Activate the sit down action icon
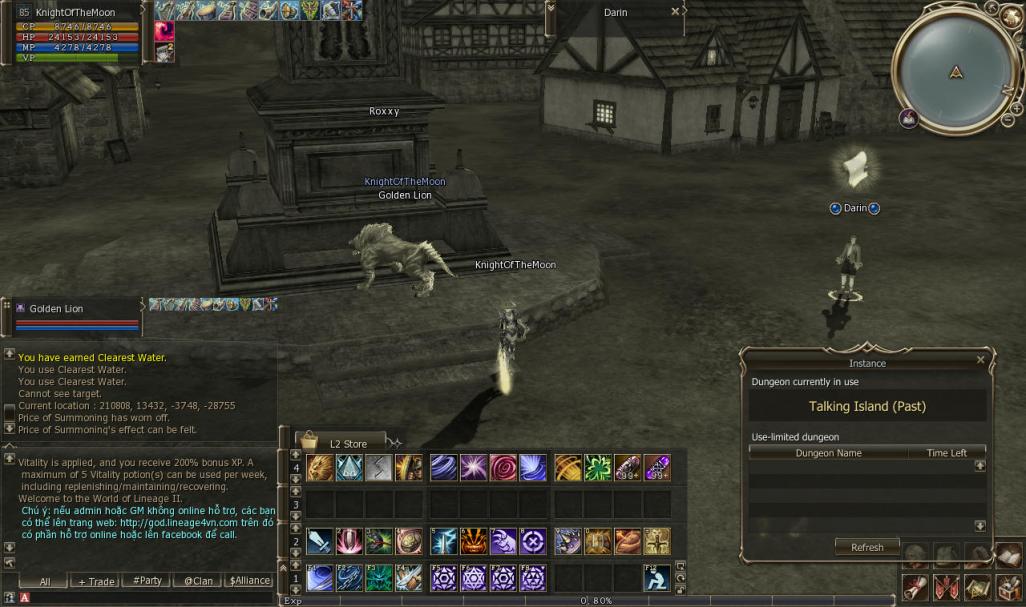Screen dimensions: 1026x607 coord(656,578)
